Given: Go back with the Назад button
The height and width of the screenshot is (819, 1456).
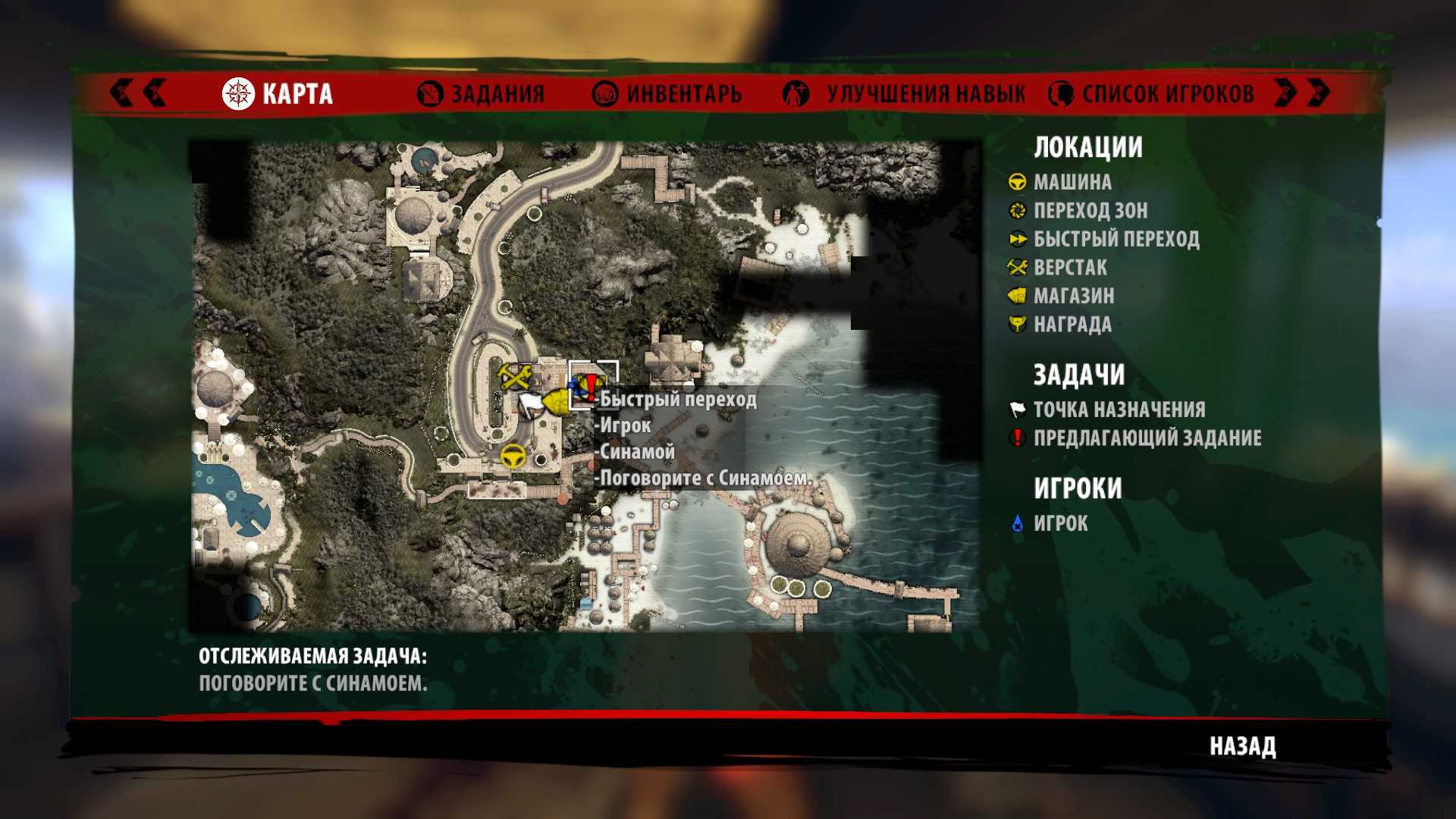Looking at the screenshot, I should (x=1242, y=746).
